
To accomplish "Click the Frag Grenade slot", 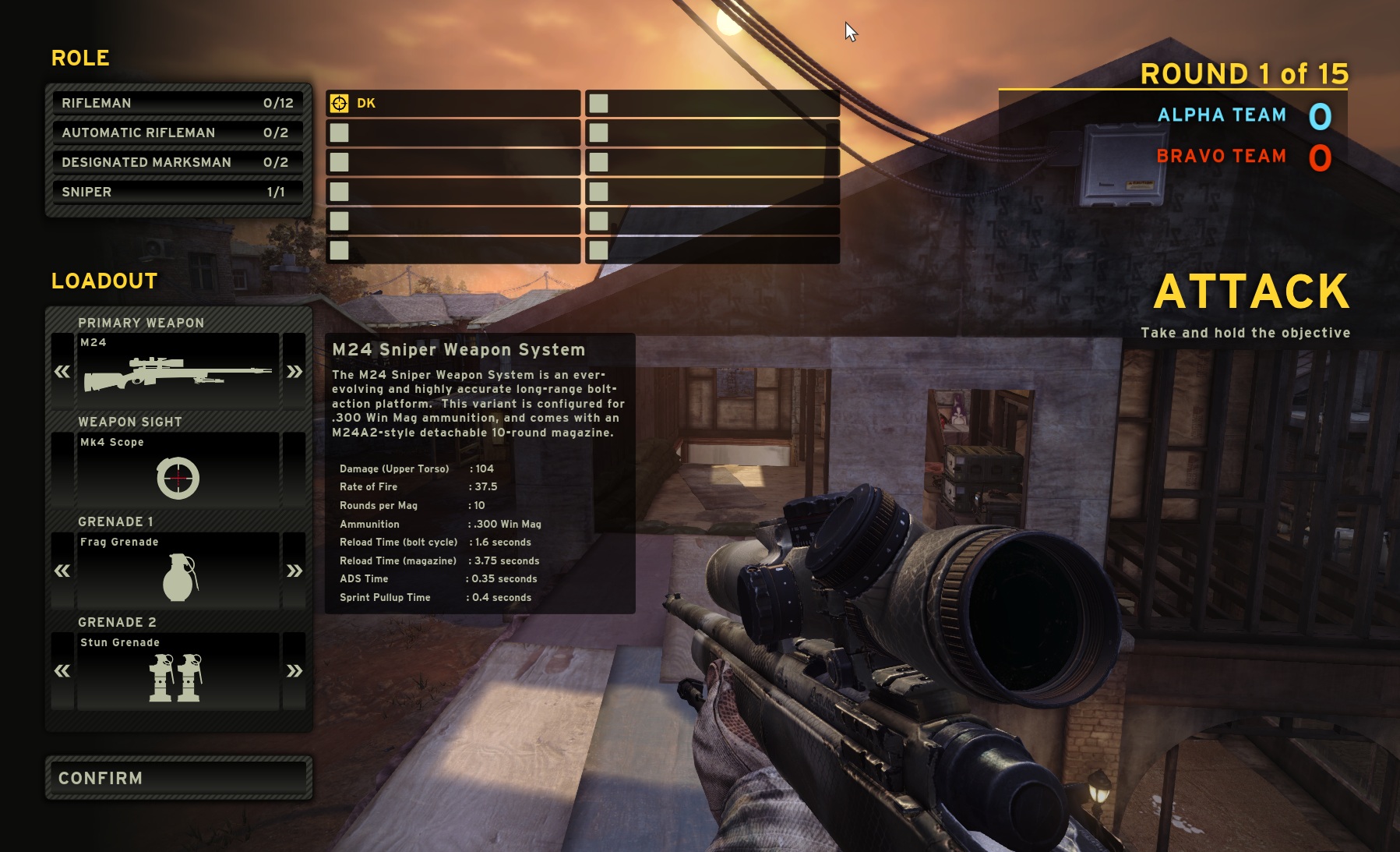I will (x=178, y=571).
